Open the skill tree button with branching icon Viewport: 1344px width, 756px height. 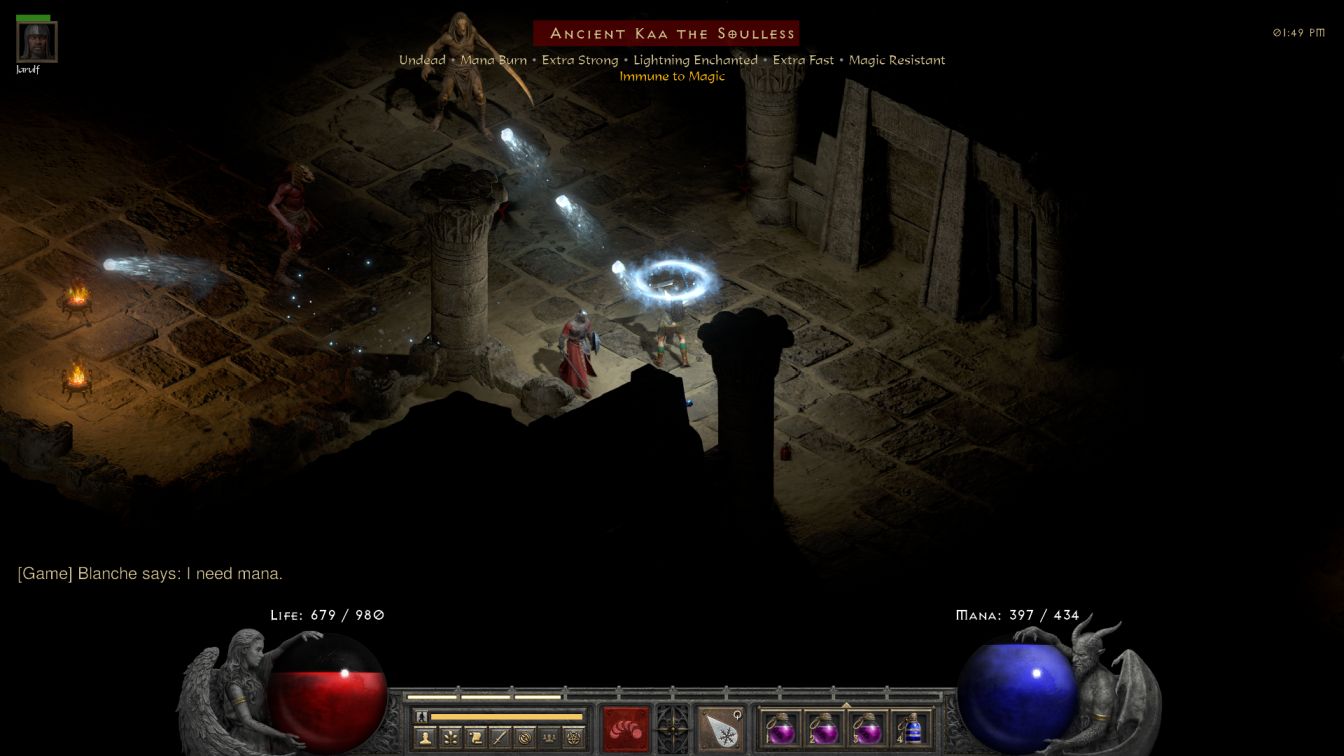point(450,738)
